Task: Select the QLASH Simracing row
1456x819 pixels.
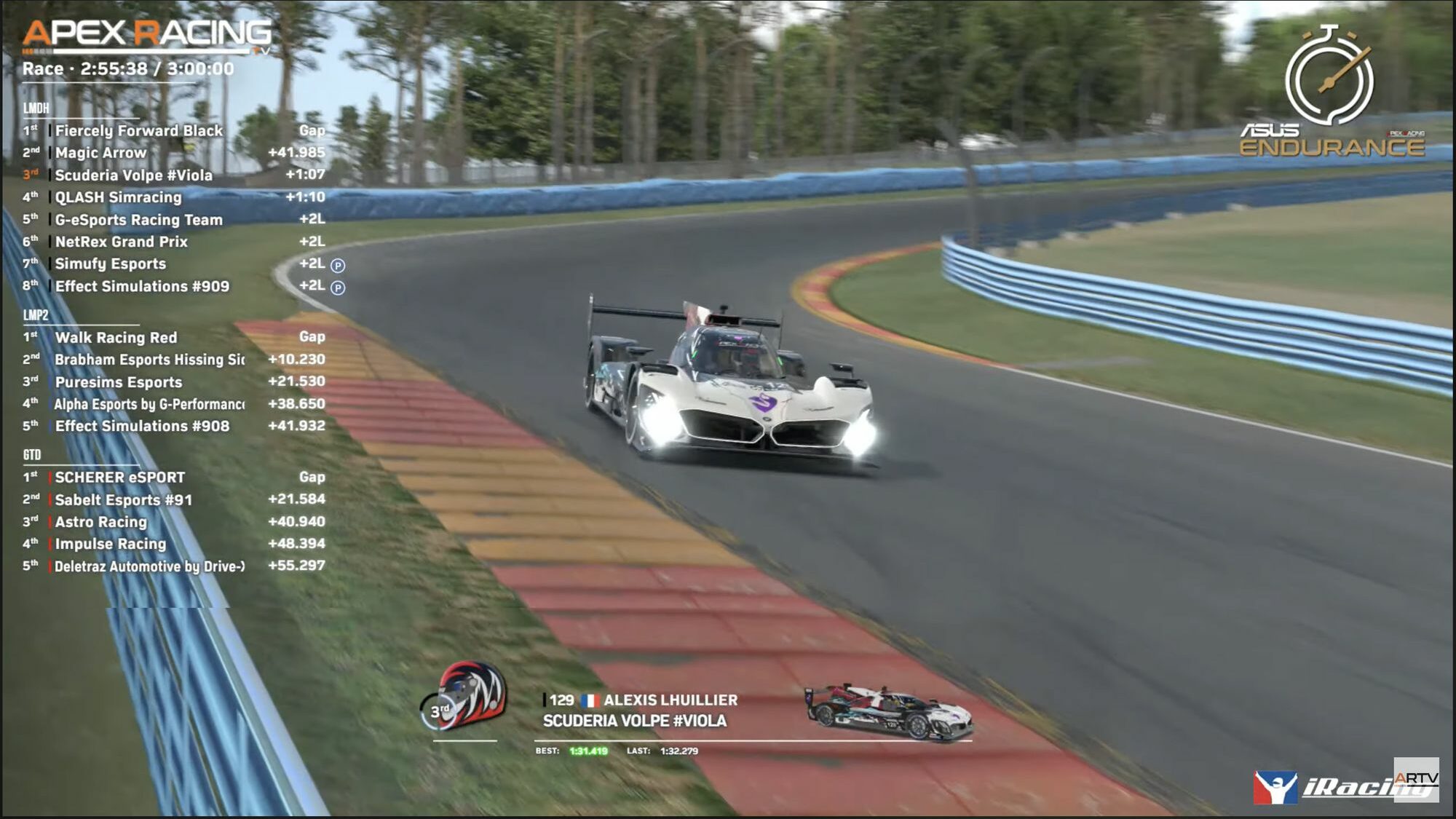Action: [119, 197]
